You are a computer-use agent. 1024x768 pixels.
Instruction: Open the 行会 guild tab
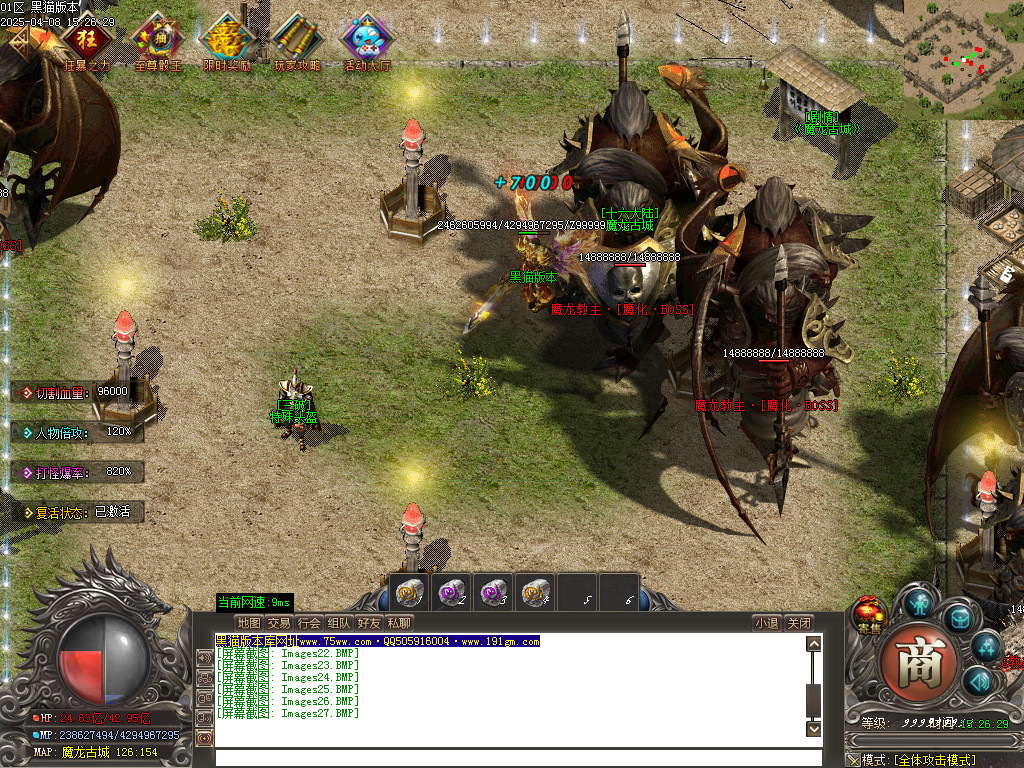click(309, 623)
